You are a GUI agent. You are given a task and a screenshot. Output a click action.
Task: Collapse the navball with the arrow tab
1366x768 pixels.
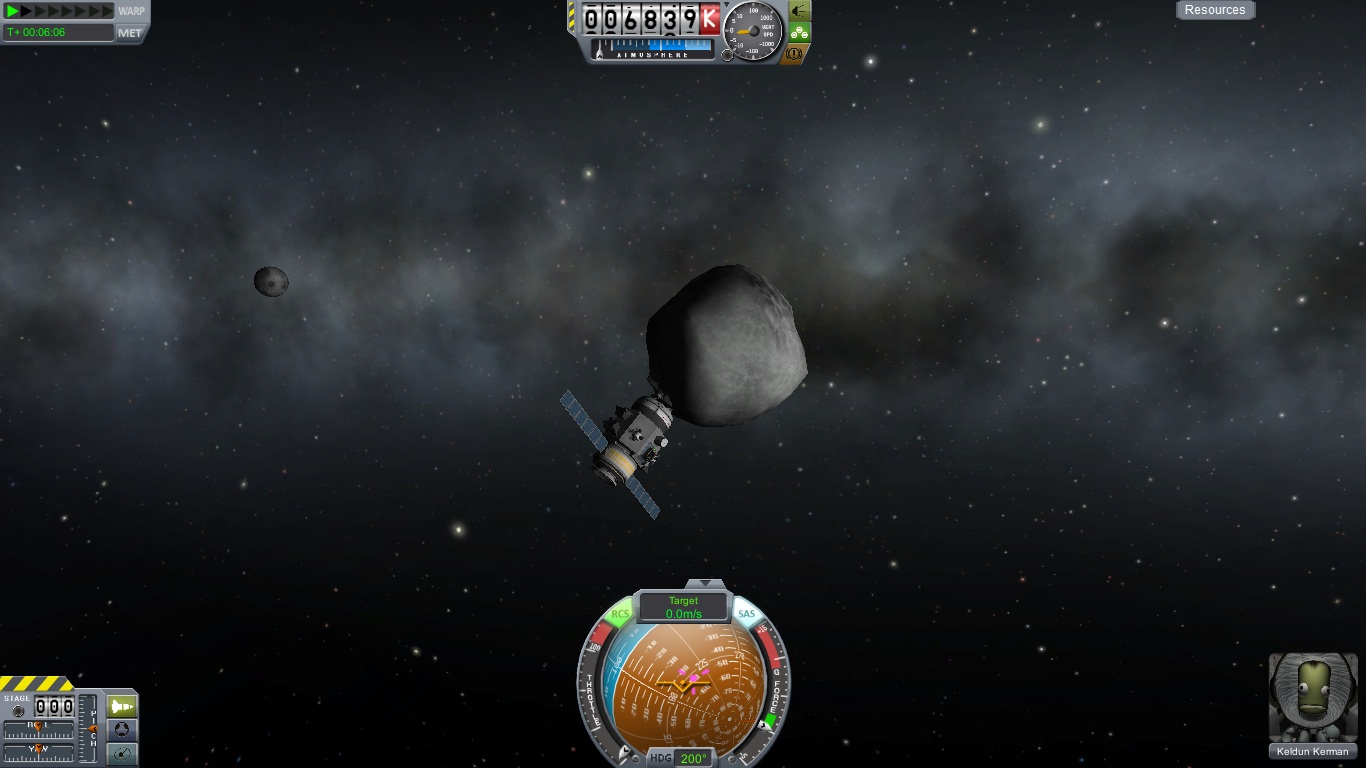[x=706, y=583]
